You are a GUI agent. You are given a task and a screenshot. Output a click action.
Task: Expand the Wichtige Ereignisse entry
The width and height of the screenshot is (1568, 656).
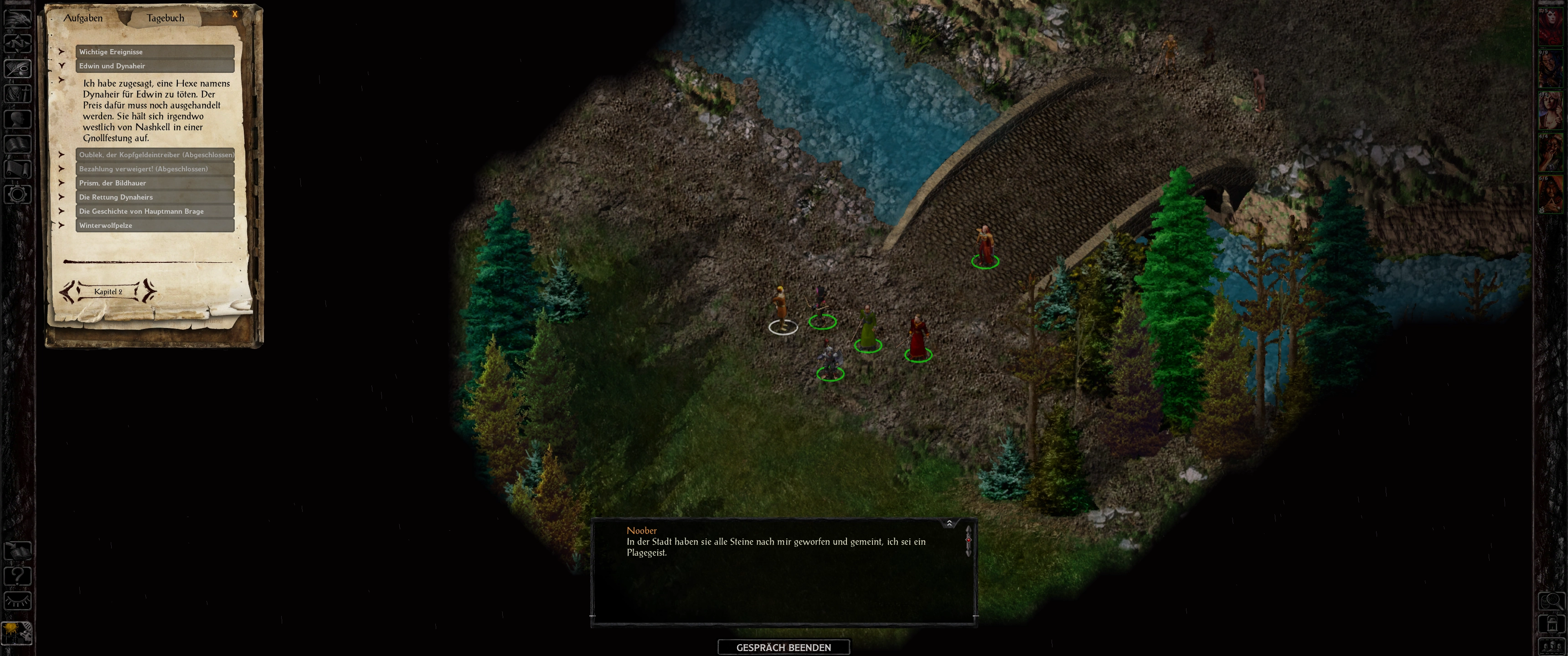click(x=155, y=52)
